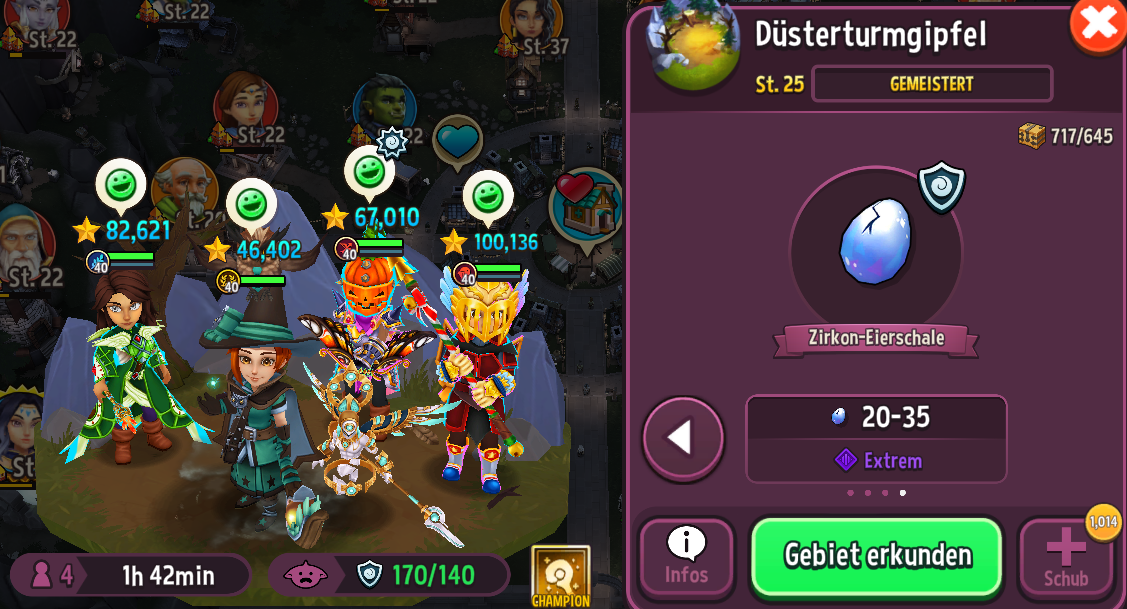
Task: Add a Schub boost
Action: pyautogui.click(x=1066, y=556)
